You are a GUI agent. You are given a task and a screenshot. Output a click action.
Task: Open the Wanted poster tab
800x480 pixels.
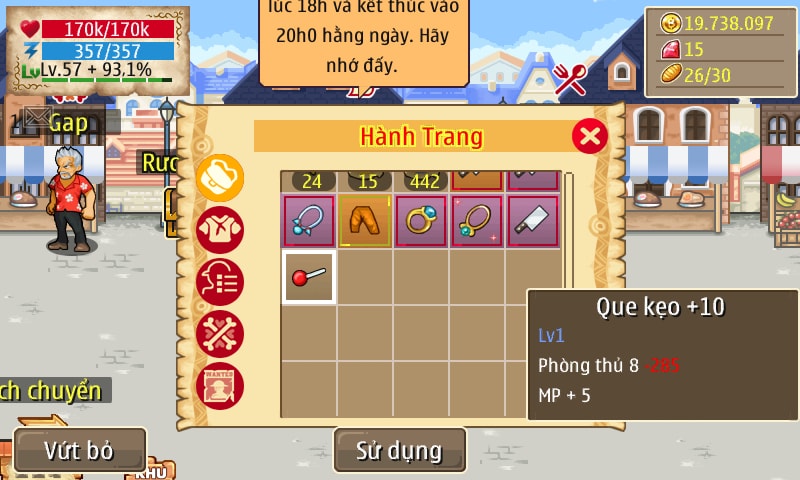click(219, 386)
